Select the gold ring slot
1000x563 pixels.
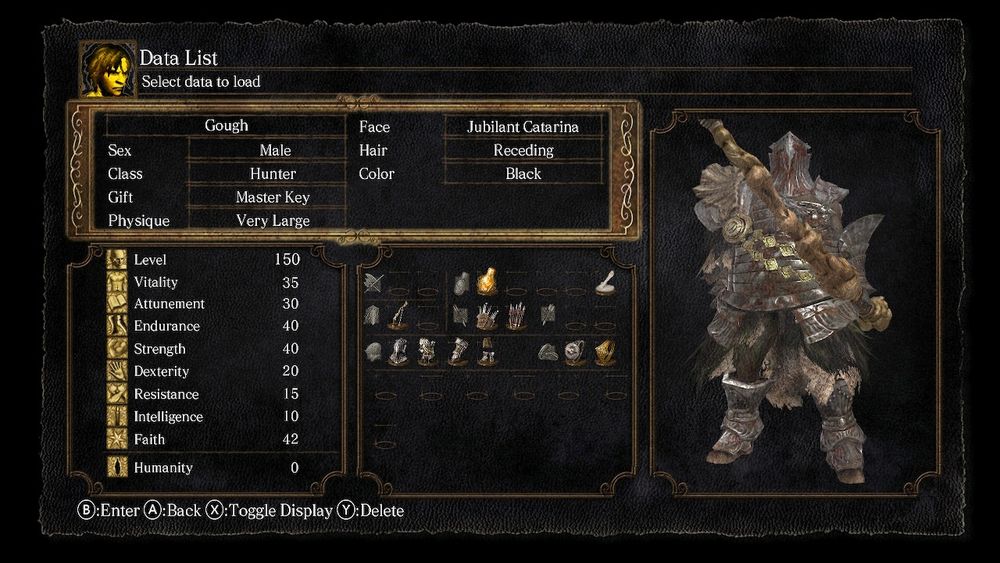[x=605, y=351]
